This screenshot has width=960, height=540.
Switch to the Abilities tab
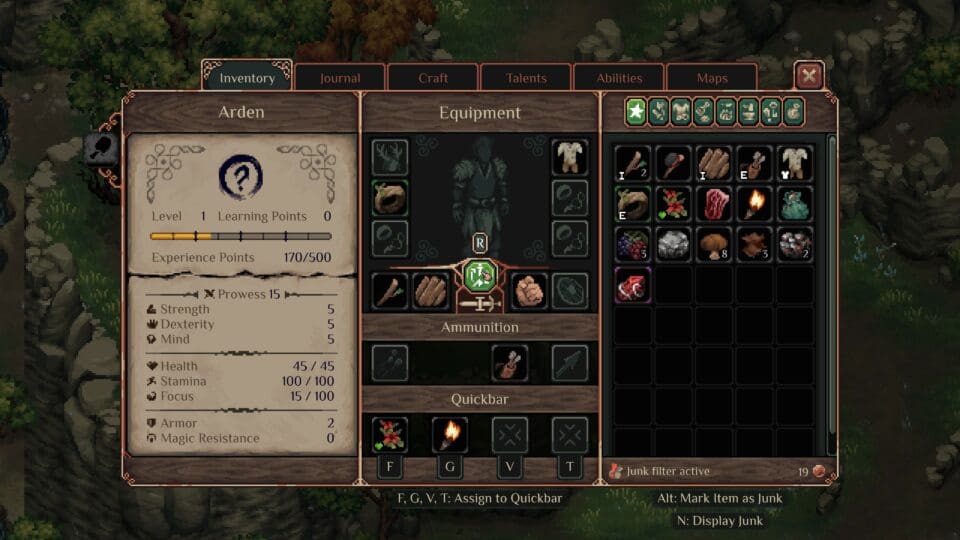(619, 78)
